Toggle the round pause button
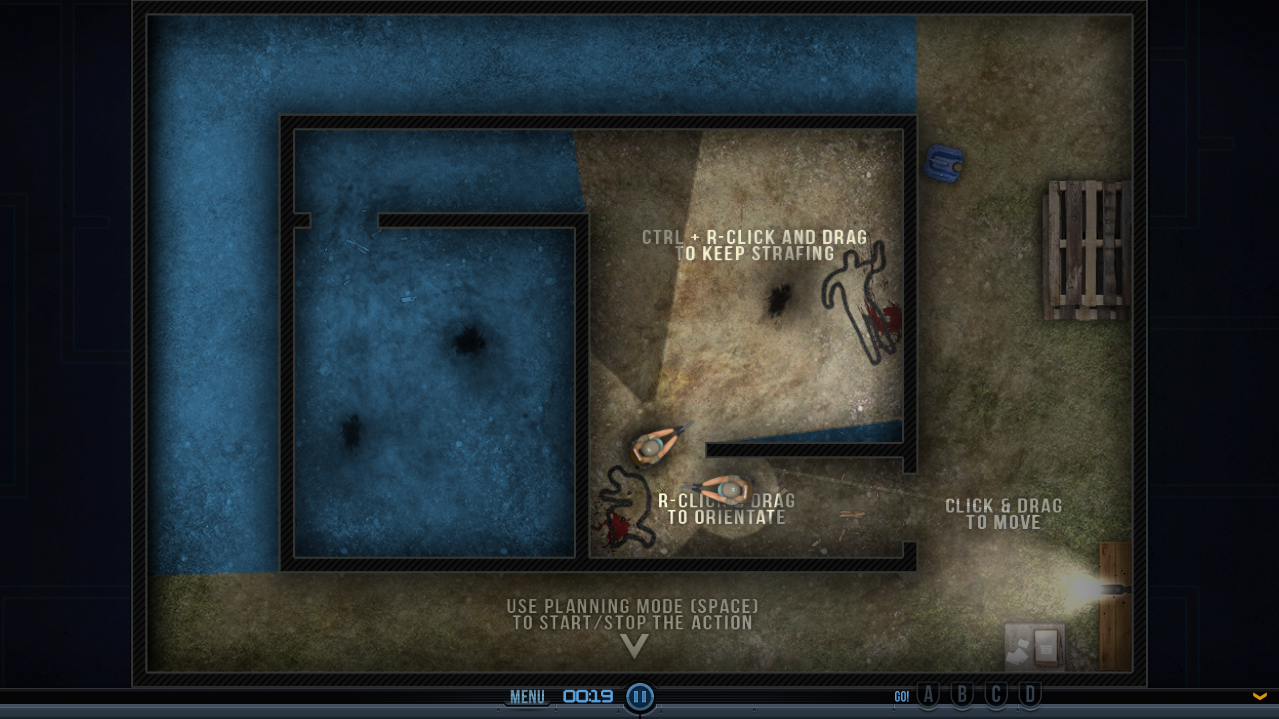The height and width of the screenshot is (719, 1279). (640, 697)
